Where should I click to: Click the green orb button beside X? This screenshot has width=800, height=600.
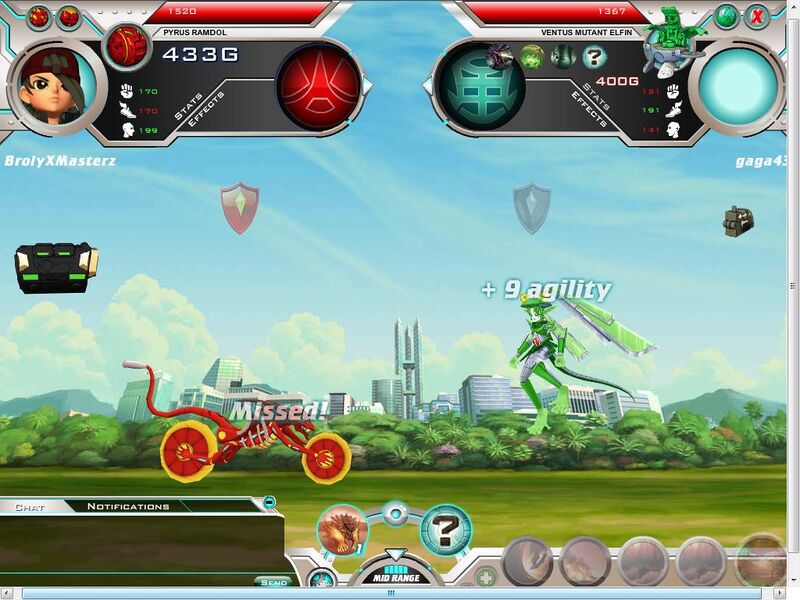coord(727,16)
